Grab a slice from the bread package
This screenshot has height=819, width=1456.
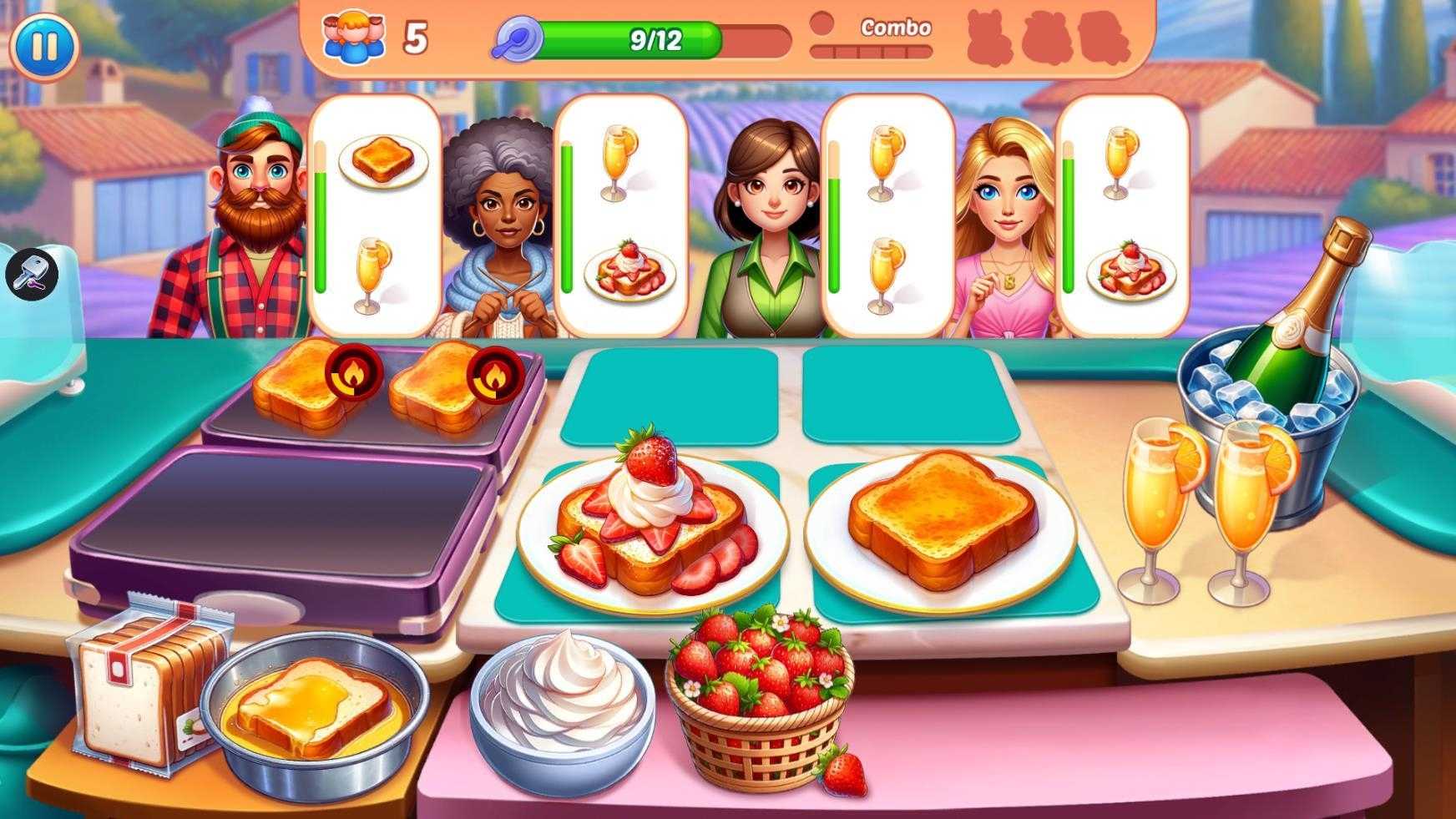(x=142, y=689)
